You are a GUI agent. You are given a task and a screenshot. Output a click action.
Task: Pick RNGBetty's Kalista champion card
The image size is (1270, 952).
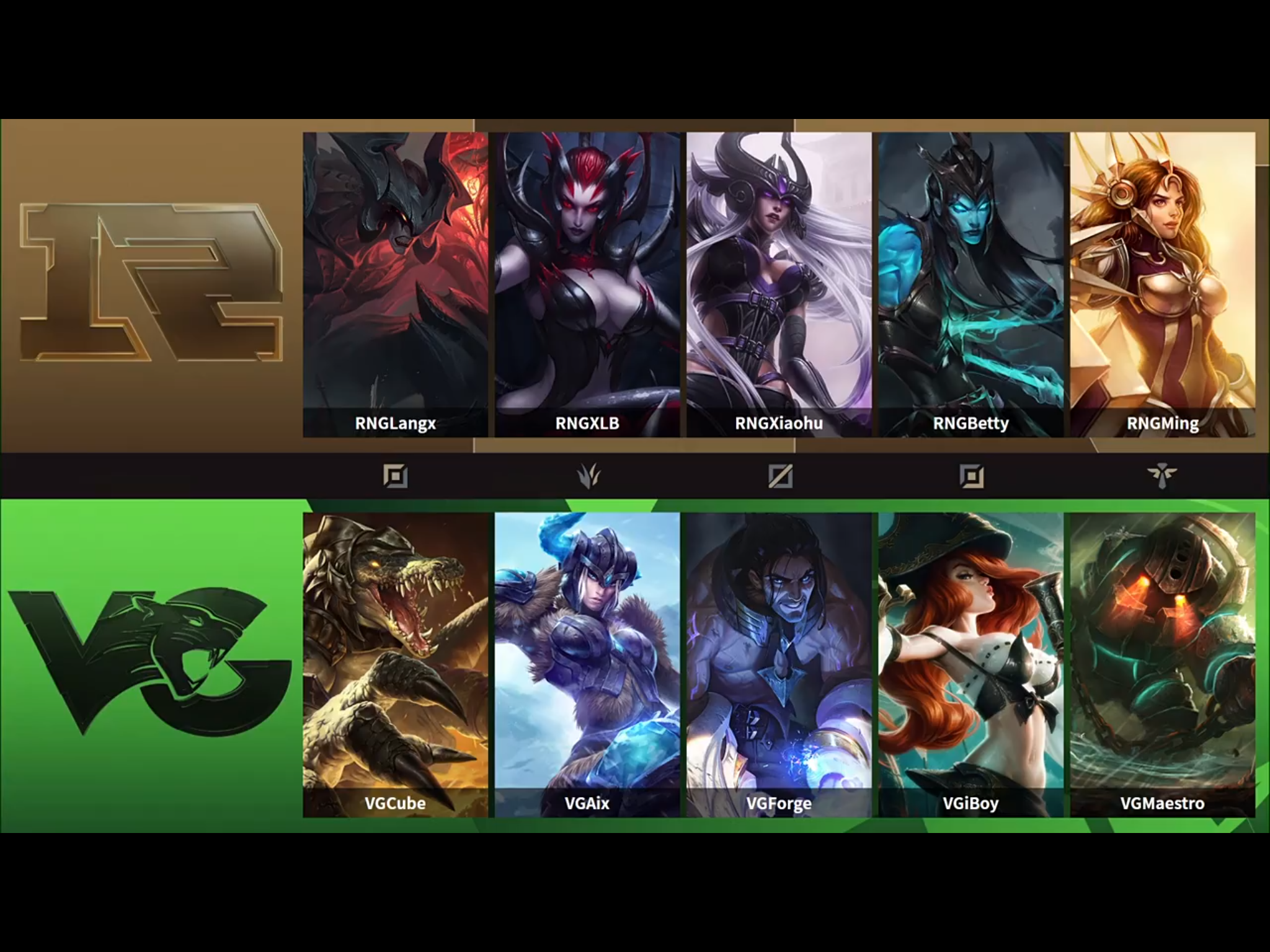[x=970, y=284]
